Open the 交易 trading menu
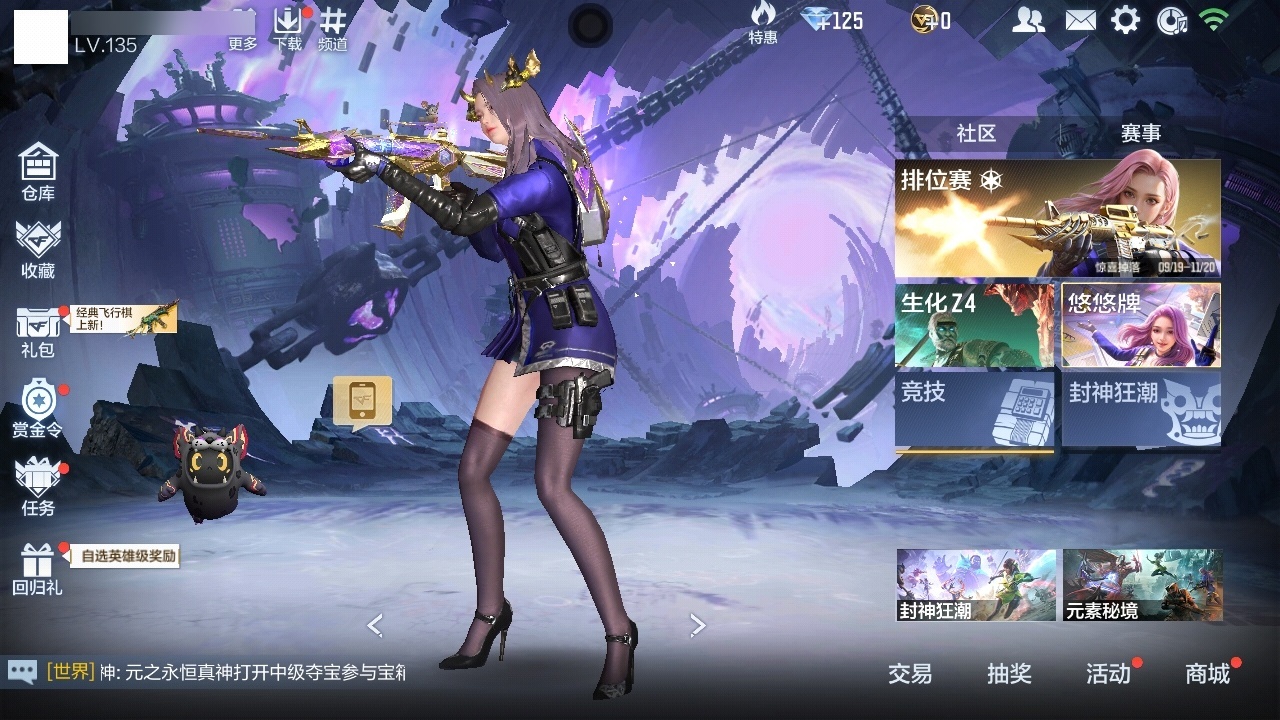This screenshot has height=720, width=1280. 910,674
